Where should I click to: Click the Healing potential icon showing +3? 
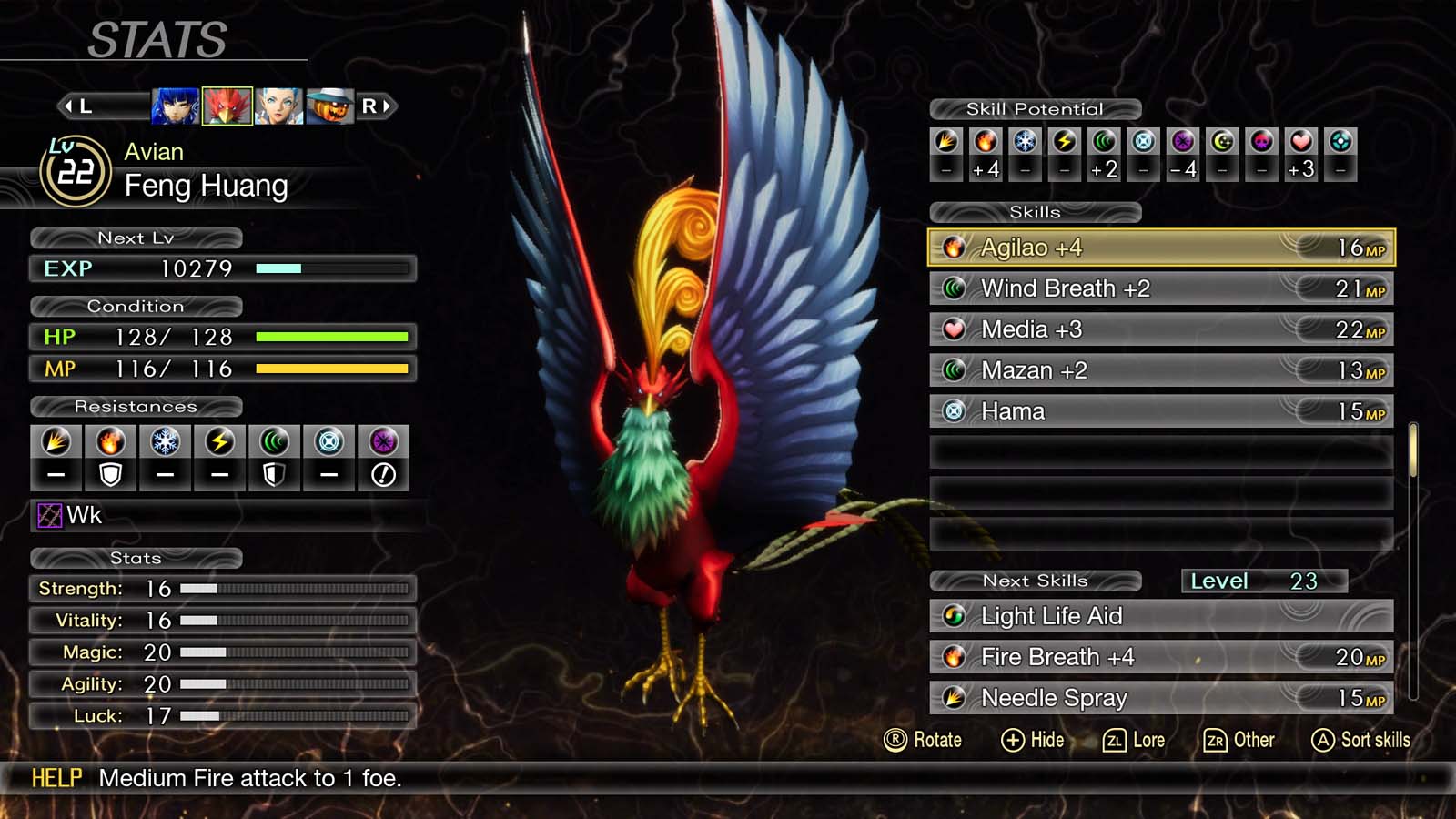pyautogui.click(x=1300, y=155)
